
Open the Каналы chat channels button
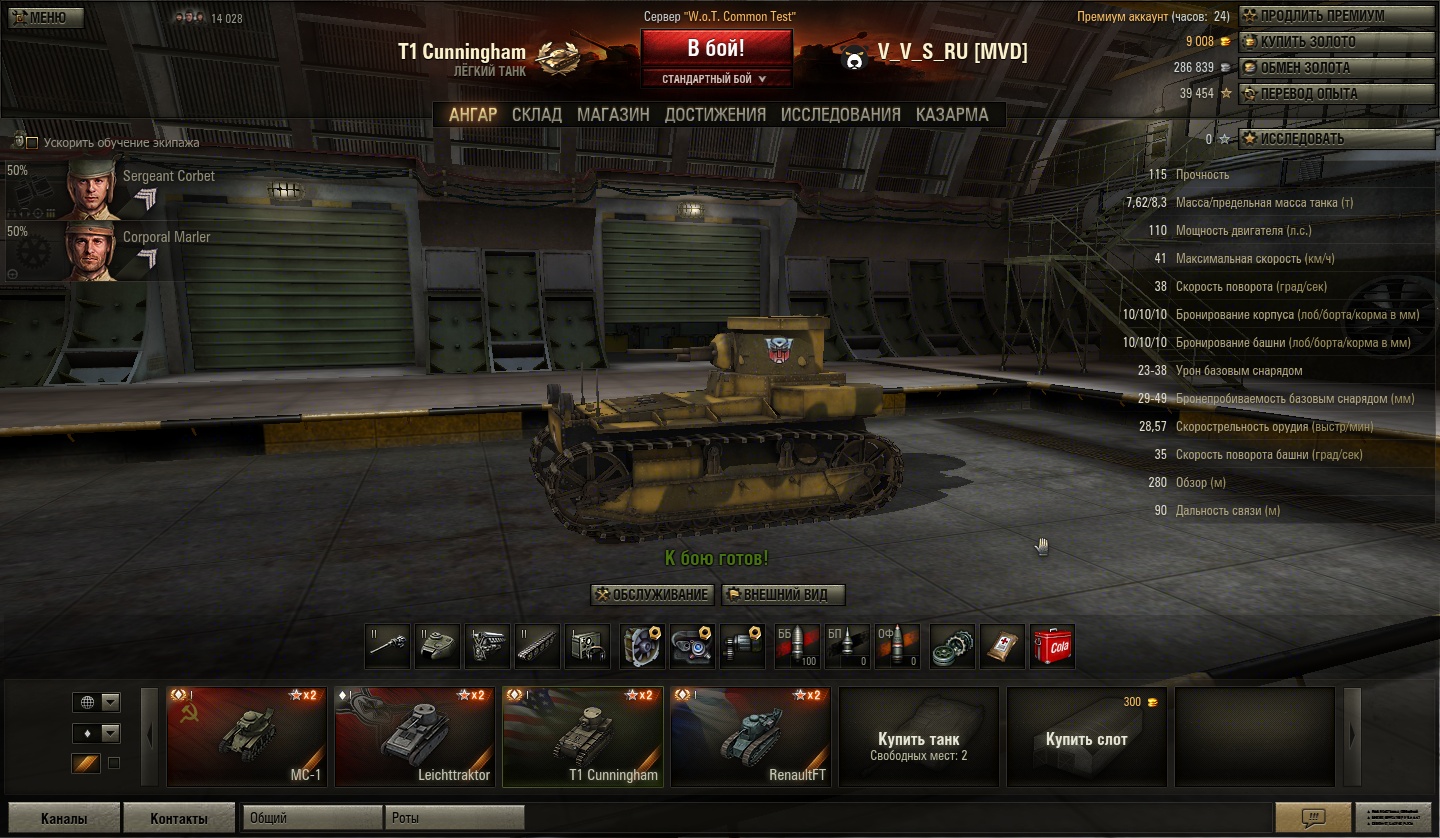(x=63, y=818)
